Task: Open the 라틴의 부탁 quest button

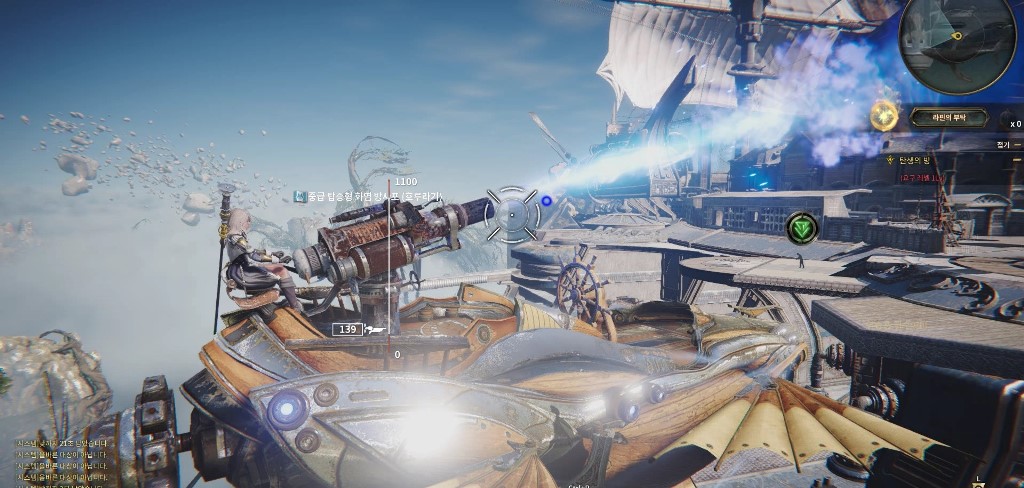Action: (x=948, y=118)
